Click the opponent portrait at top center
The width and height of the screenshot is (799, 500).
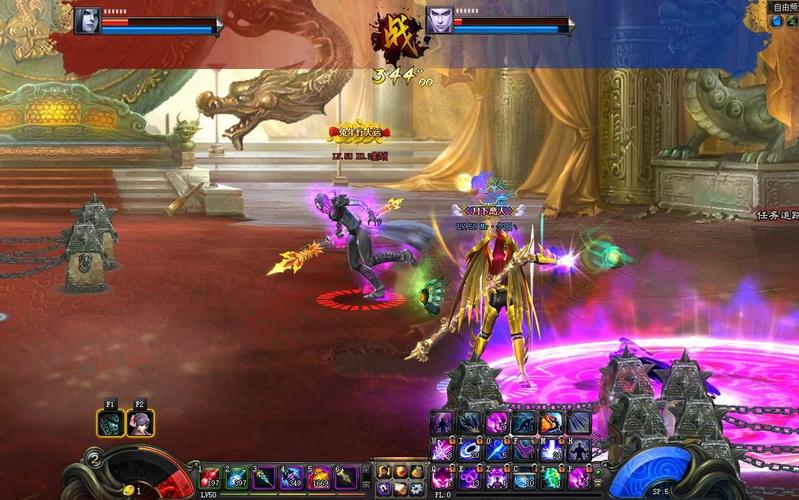point(439,20)
